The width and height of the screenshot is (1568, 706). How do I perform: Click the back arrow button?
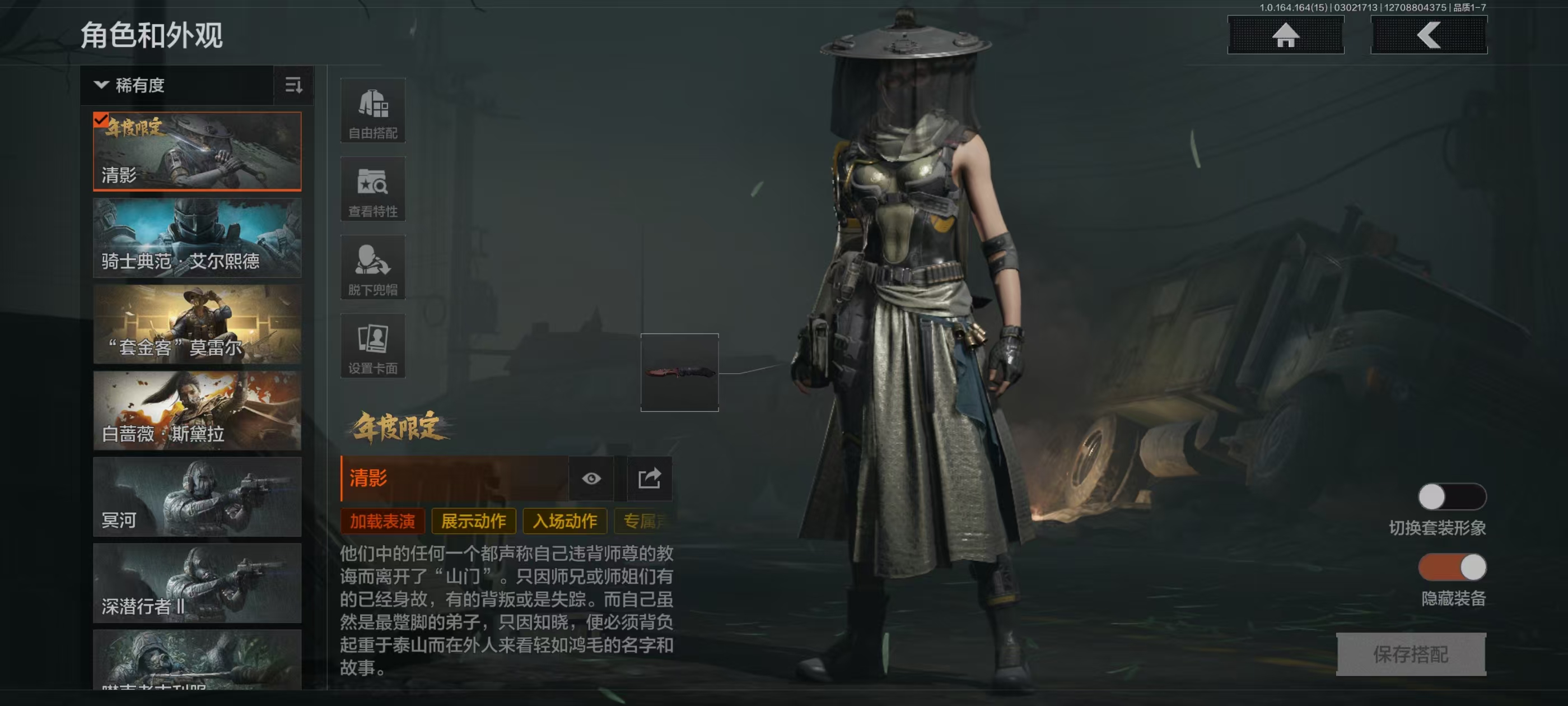pyautogui.click(x=1428, y=35)
